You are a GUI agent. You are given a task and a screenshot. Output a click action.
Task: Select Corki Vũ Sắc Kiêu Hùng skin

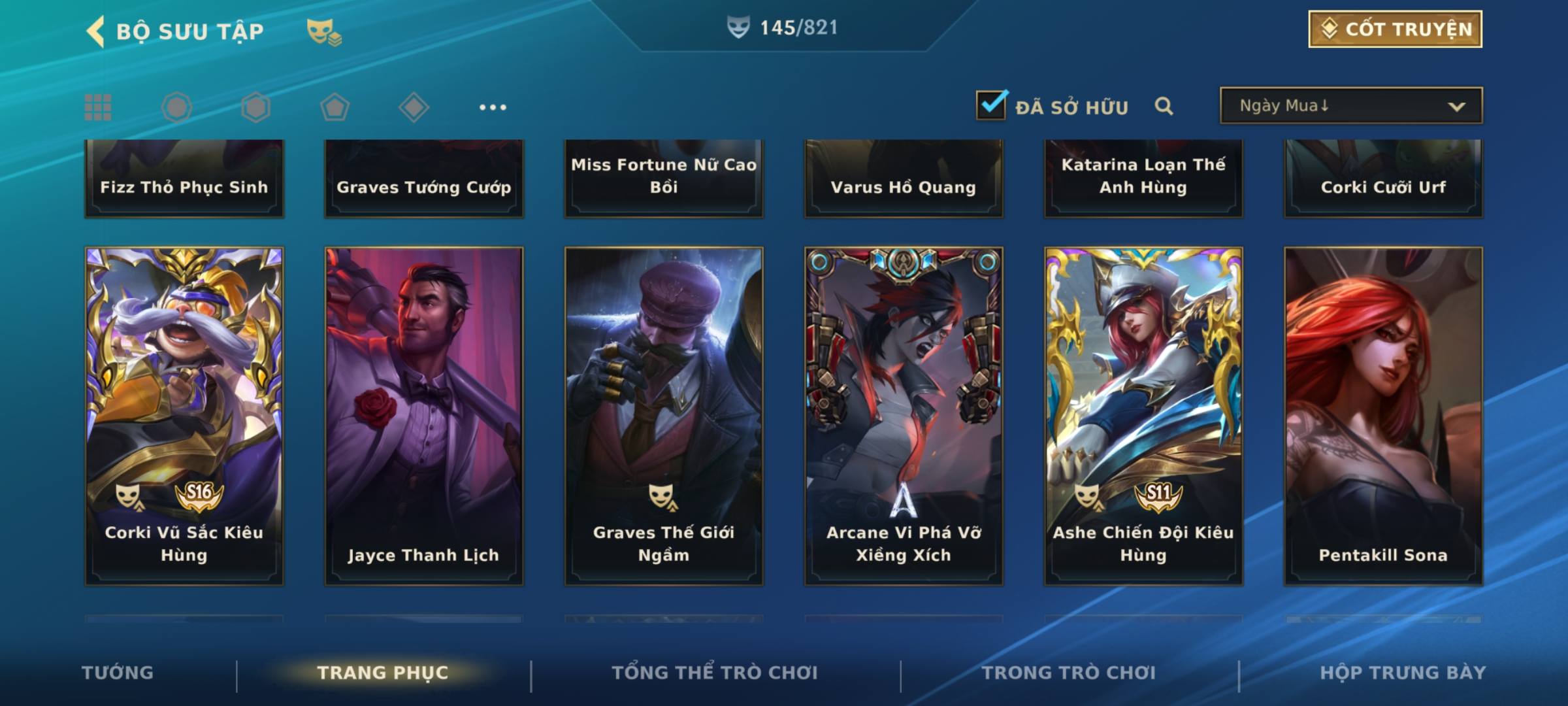(184, 415)
